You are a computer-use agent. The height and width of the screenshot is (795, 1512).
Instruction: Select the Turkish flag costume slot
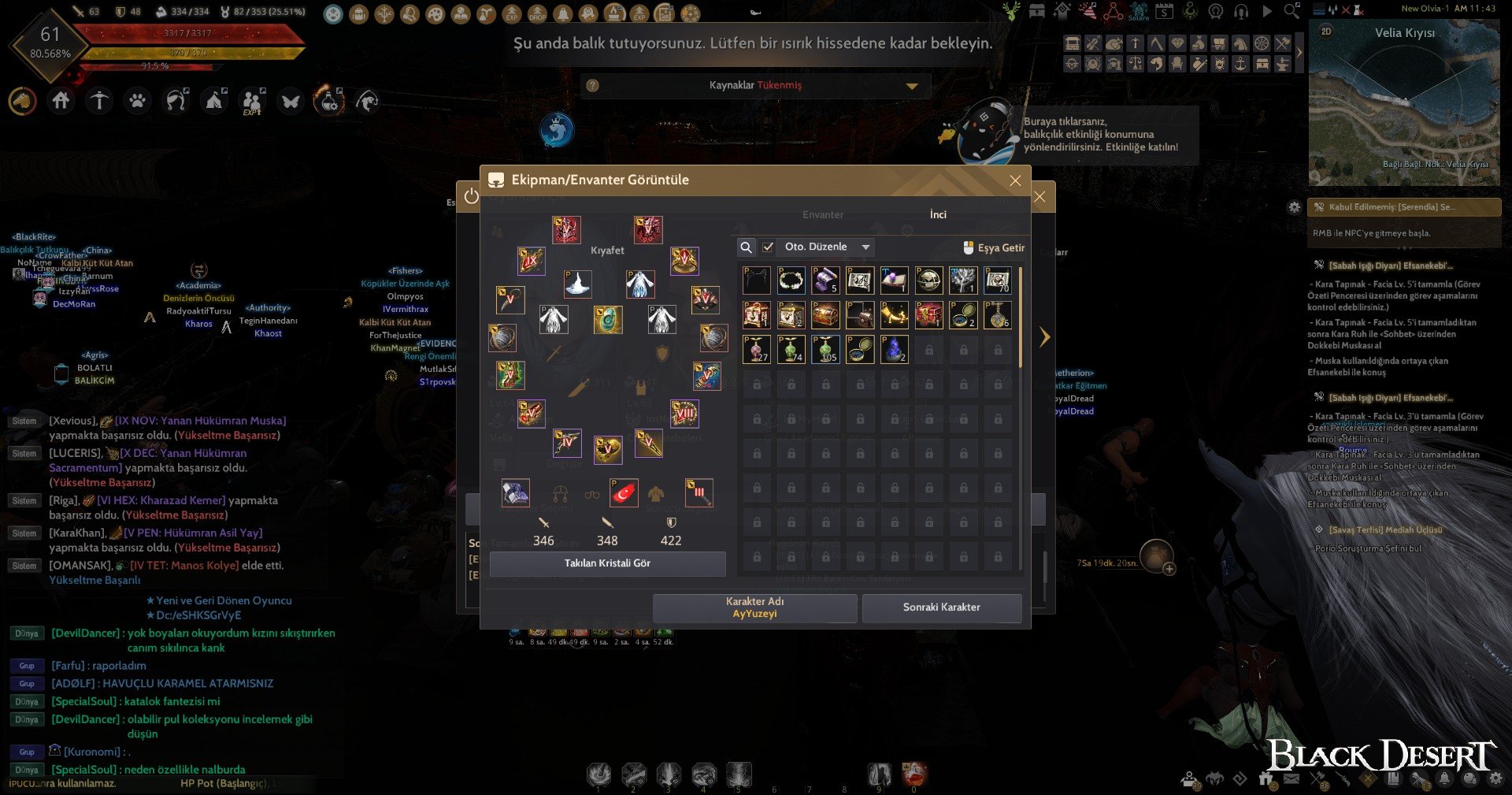(x=624, y=493)
